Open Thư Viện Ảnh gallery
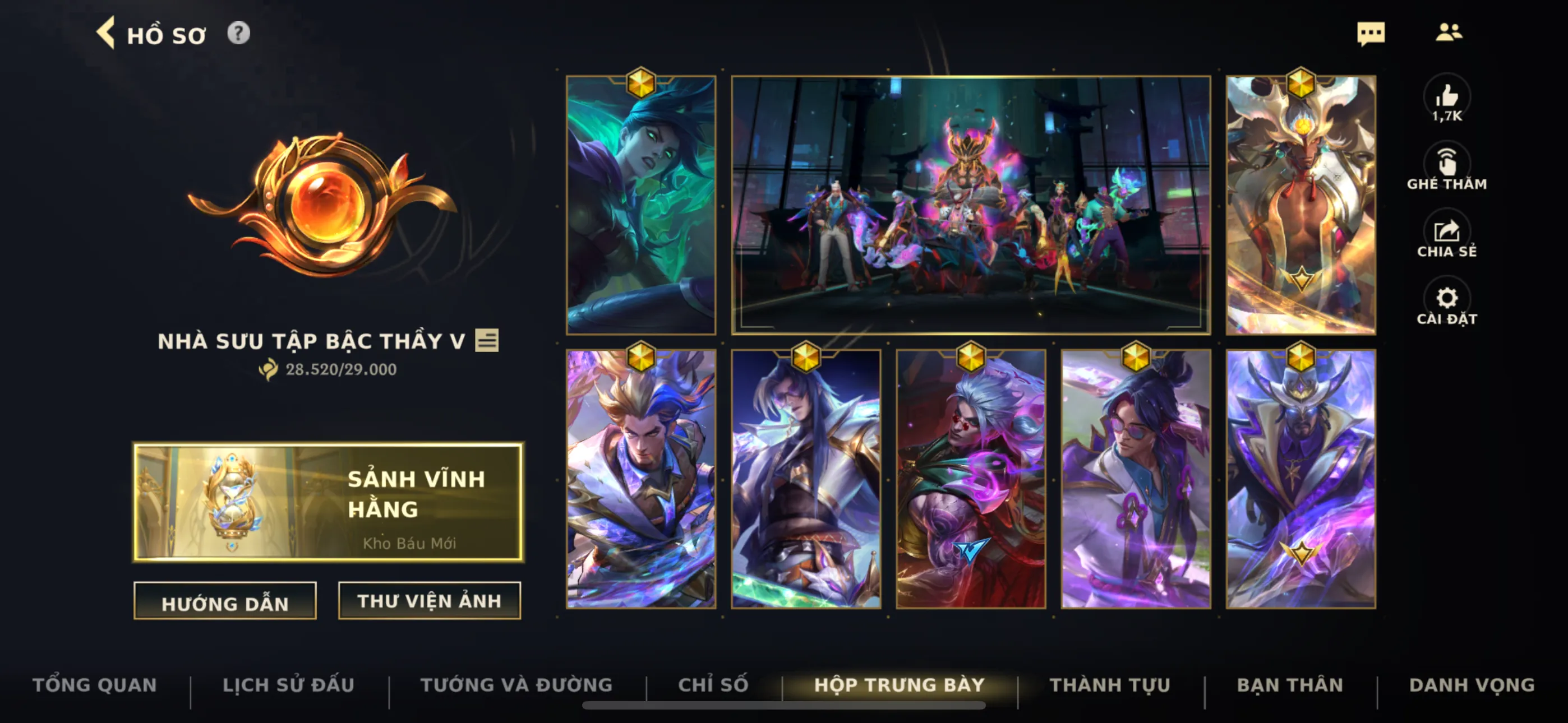 [x=429, y=601]
